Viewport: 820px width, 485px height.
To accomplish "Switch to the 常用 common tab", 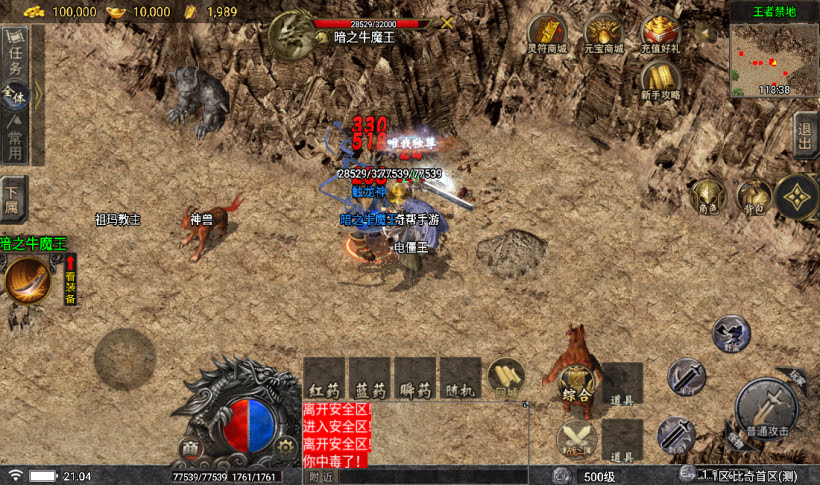I will pos(16,138).
